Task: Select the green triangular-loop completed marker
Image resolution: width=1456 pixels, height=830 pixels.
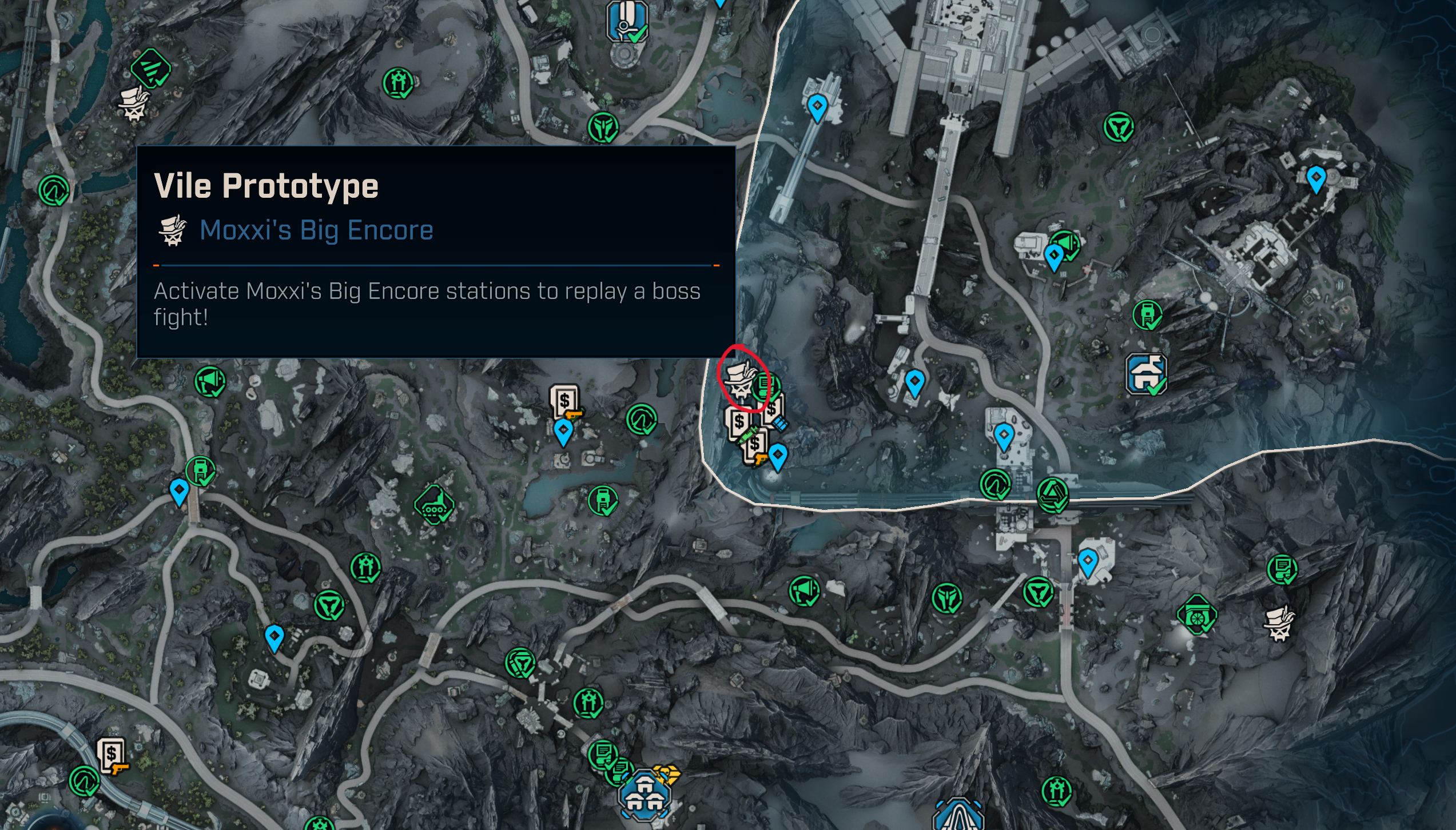Action: (x=1052, y=494)
